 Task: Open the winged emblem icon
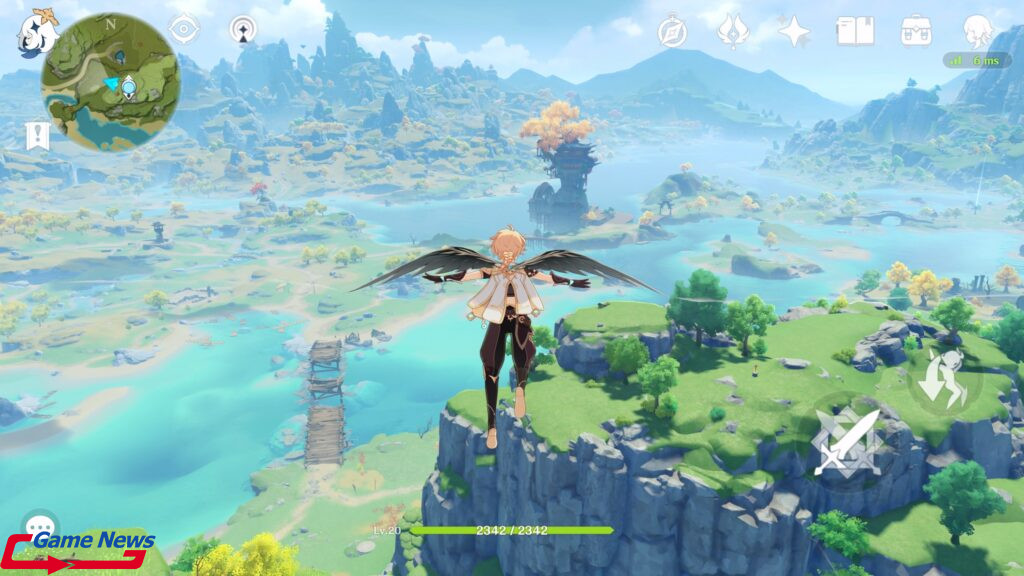(733, 31)
